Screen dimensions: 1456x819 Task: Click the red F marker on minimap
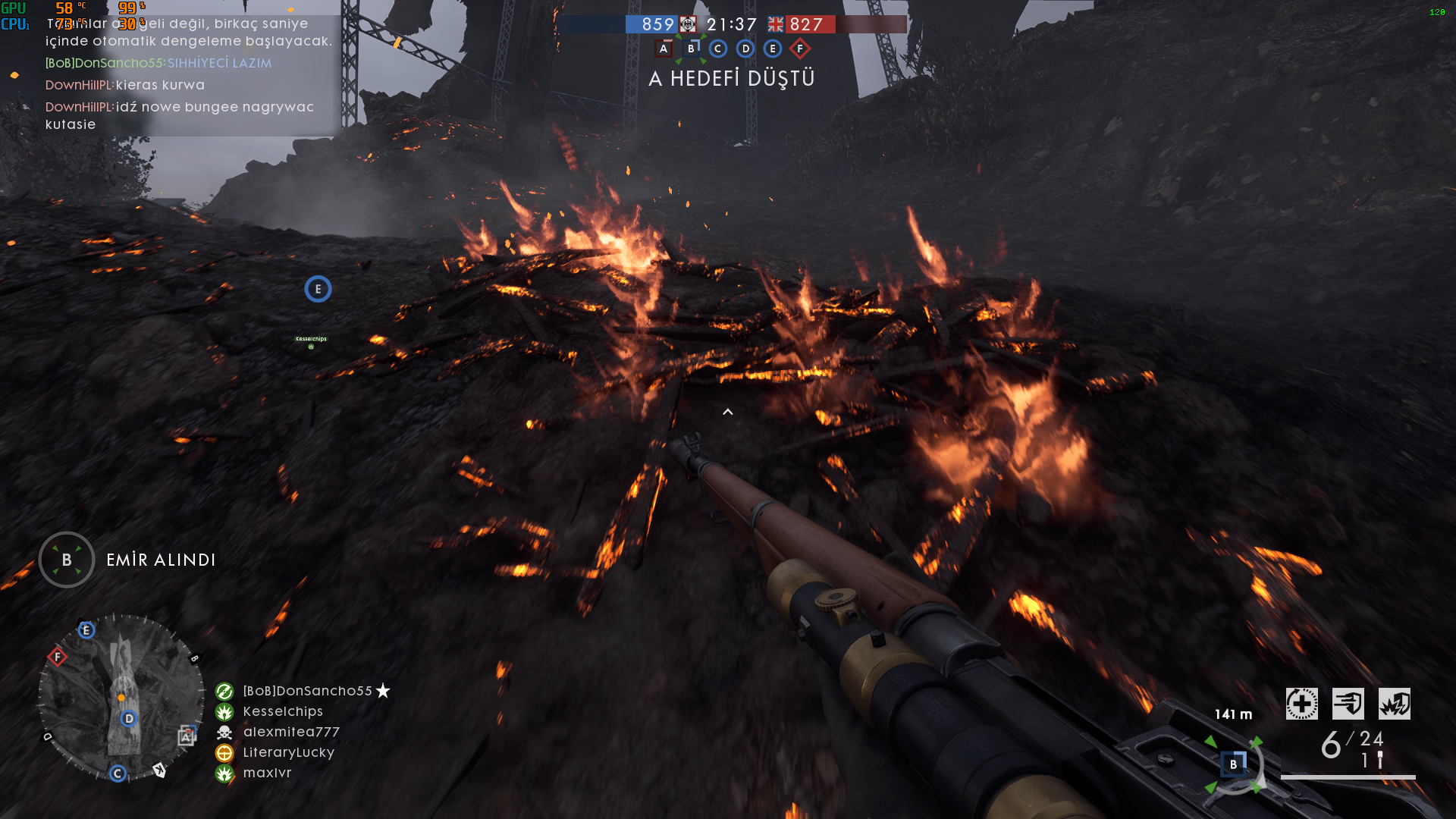pos(58,657)
